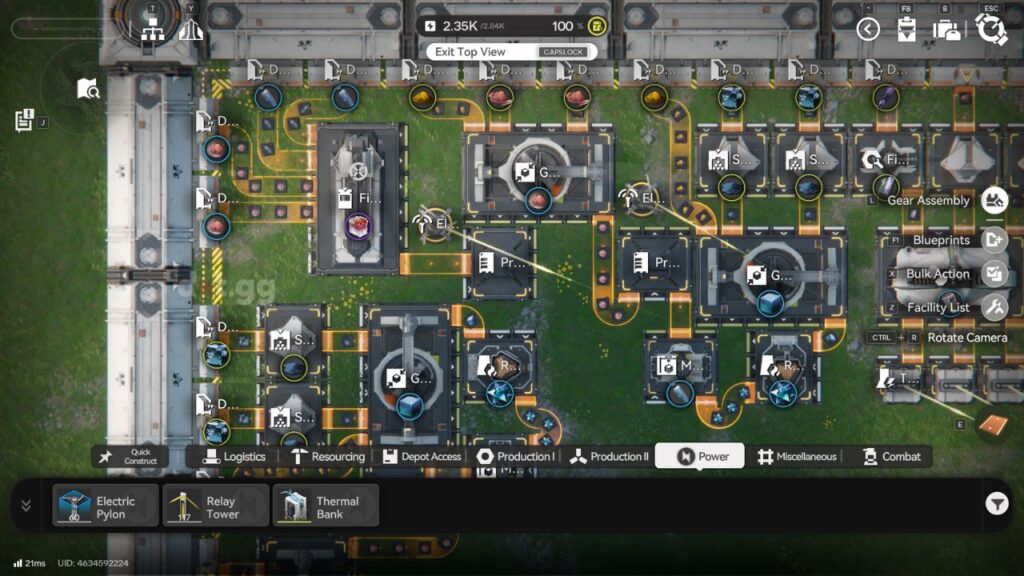1024x576 pixels.
Task: Open the Blueprints panel
Action: 993,240
